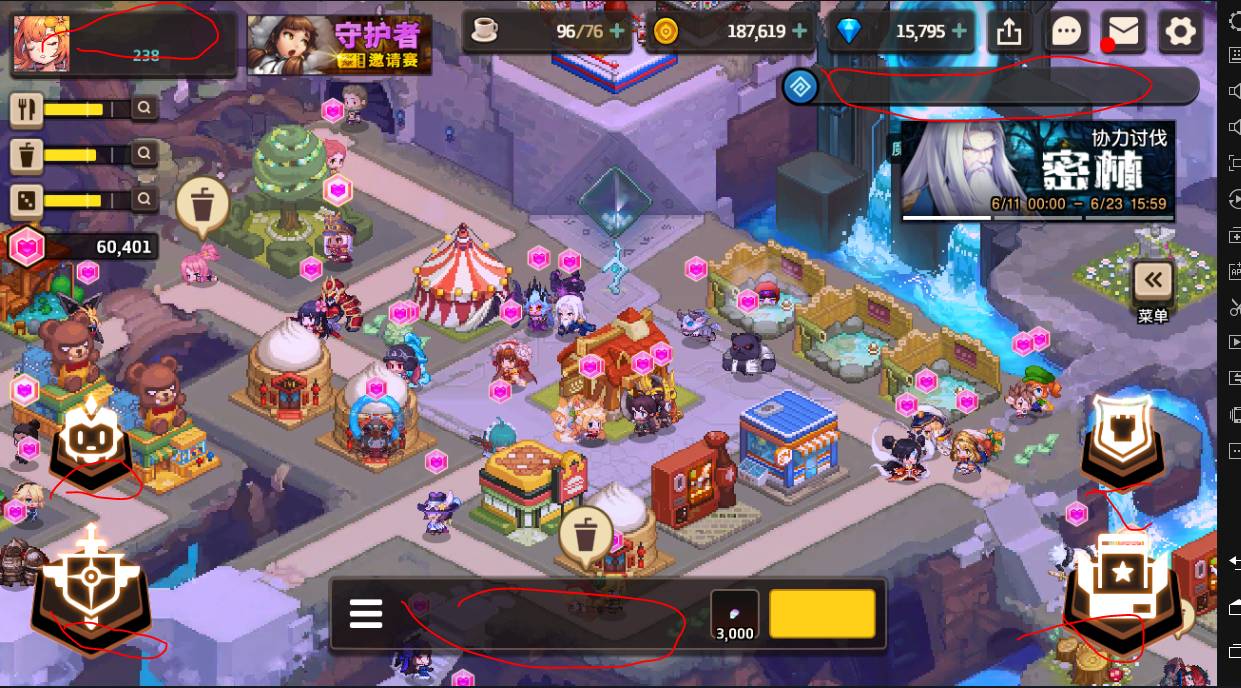The image size is (1241, 688).
Task: Open the gear settings
Action: pos(1181,32)
